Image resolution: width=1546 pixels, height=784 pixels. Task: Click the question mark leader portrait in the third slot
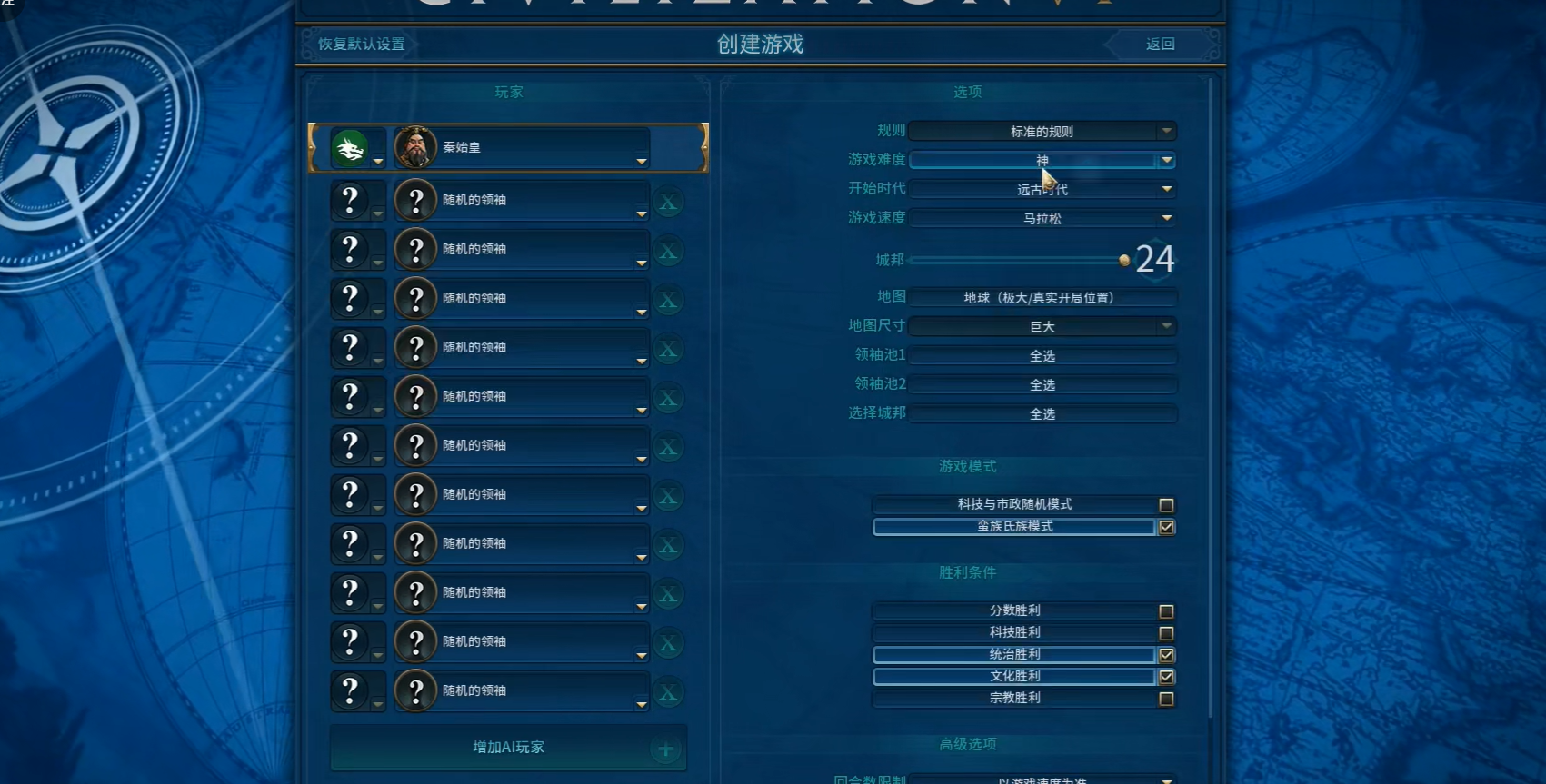click(x=416, y=249)
